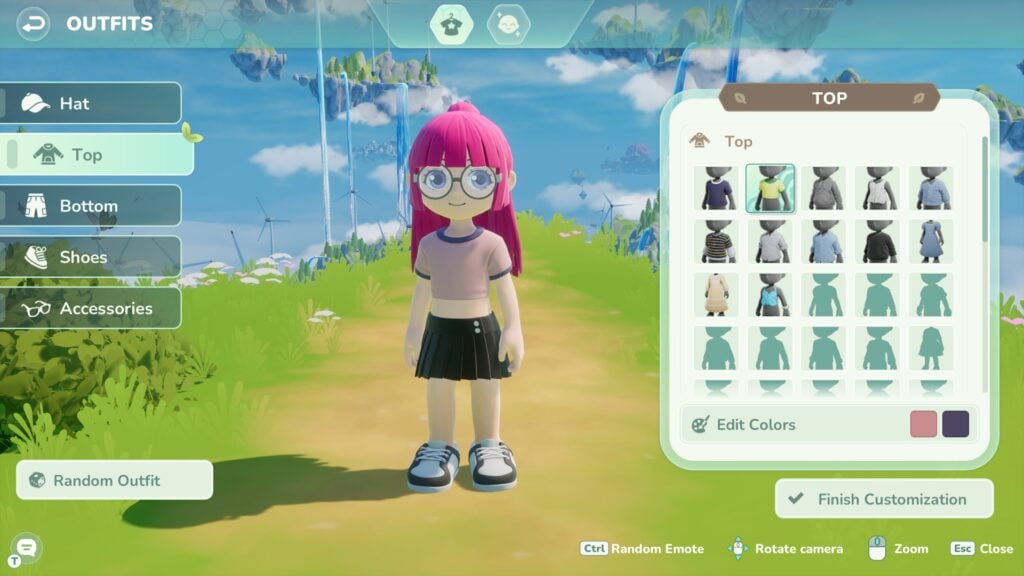
Task: Pick the dark purple color swatch
Action: [956, 424]
